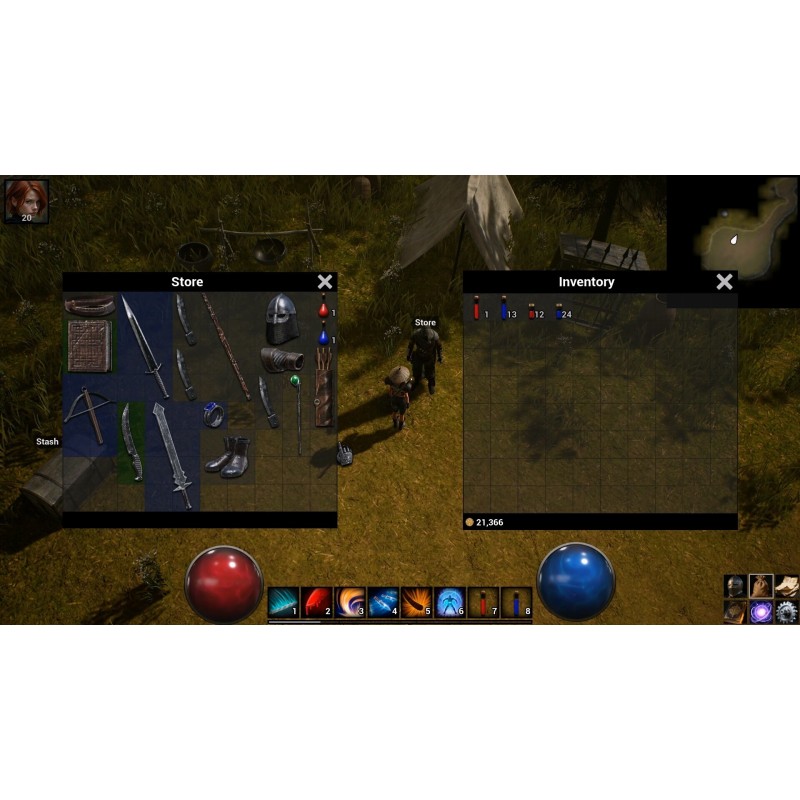Open the character helmet icon menu

click(735, 586)
